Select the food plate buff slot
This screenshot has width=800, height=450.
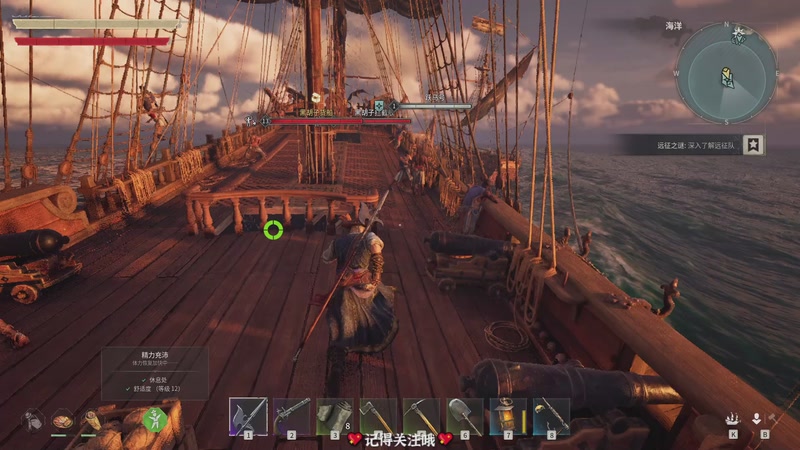[x=62, y=420]
